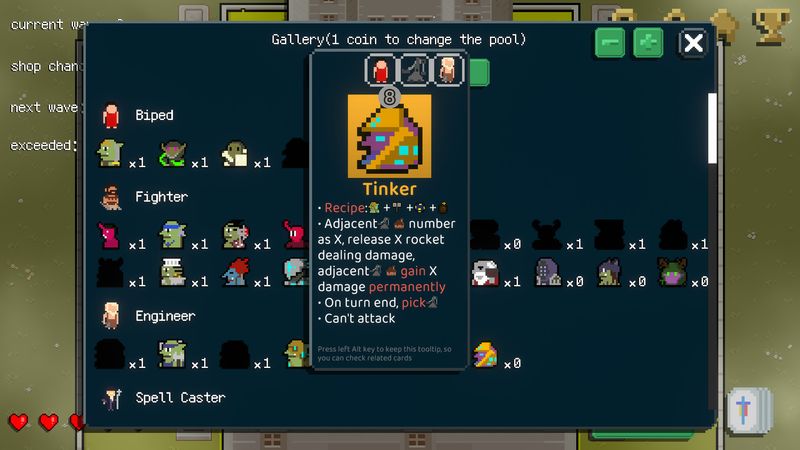Screen dimensions: 800x450
Task: Select the Biped category icon
Action: pyautogui.click(x=111, y=116)
